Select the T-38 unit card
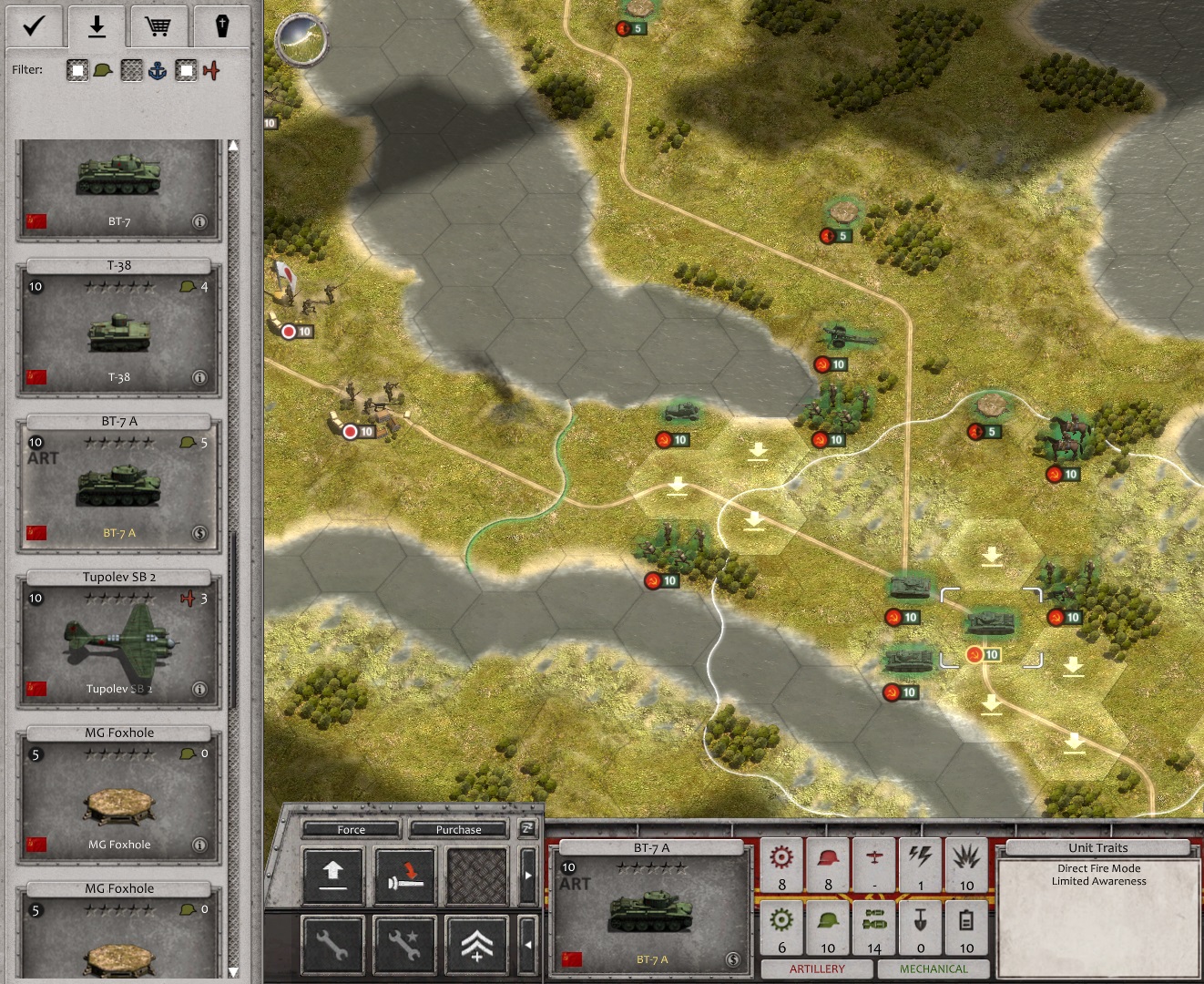This screenshot has height=984, width=1204. click(x=118, y=330)
